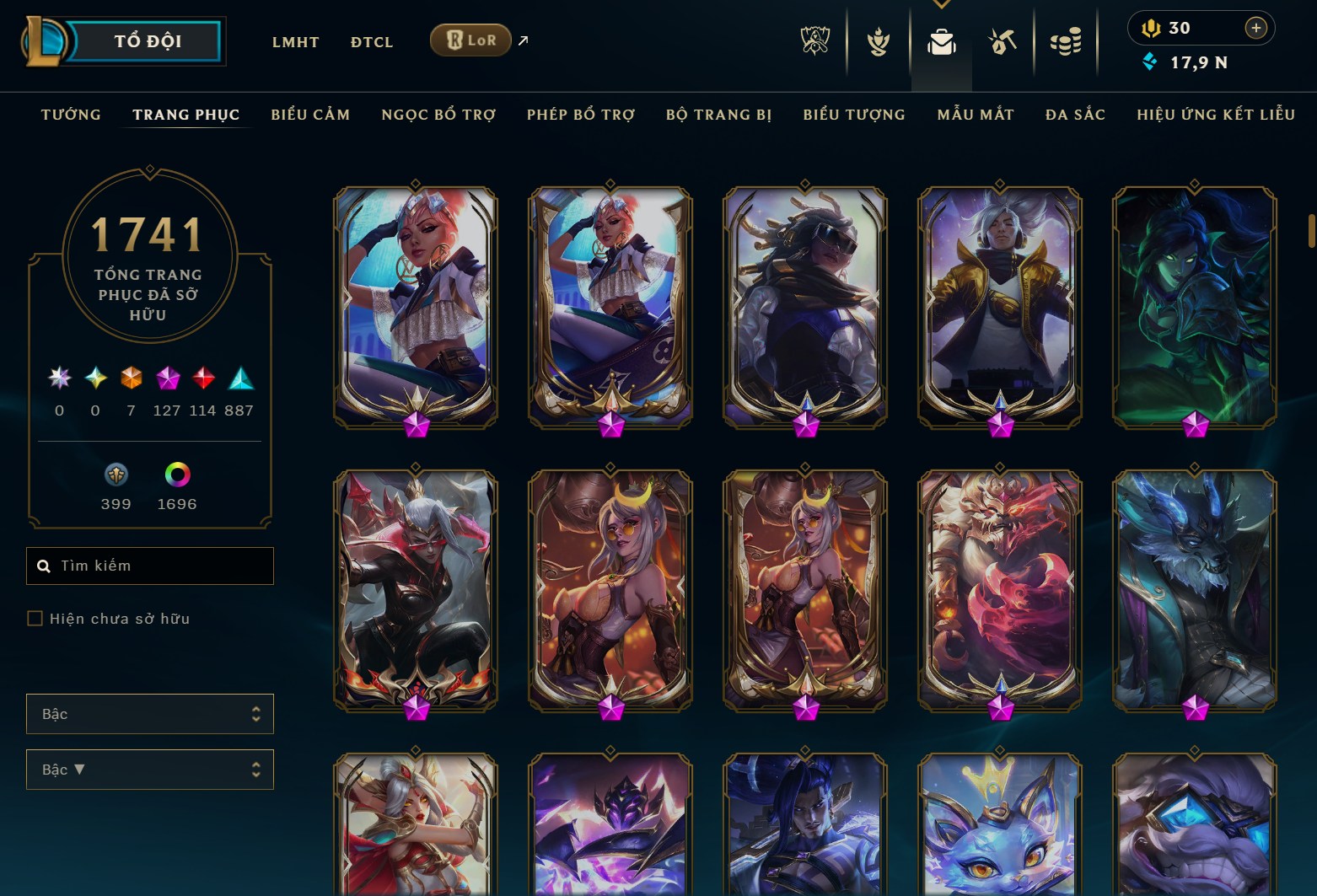This screenshot has height=896, width=1317.
Task: Click the plus button to purchase RP
Action: pos(1255,27)
